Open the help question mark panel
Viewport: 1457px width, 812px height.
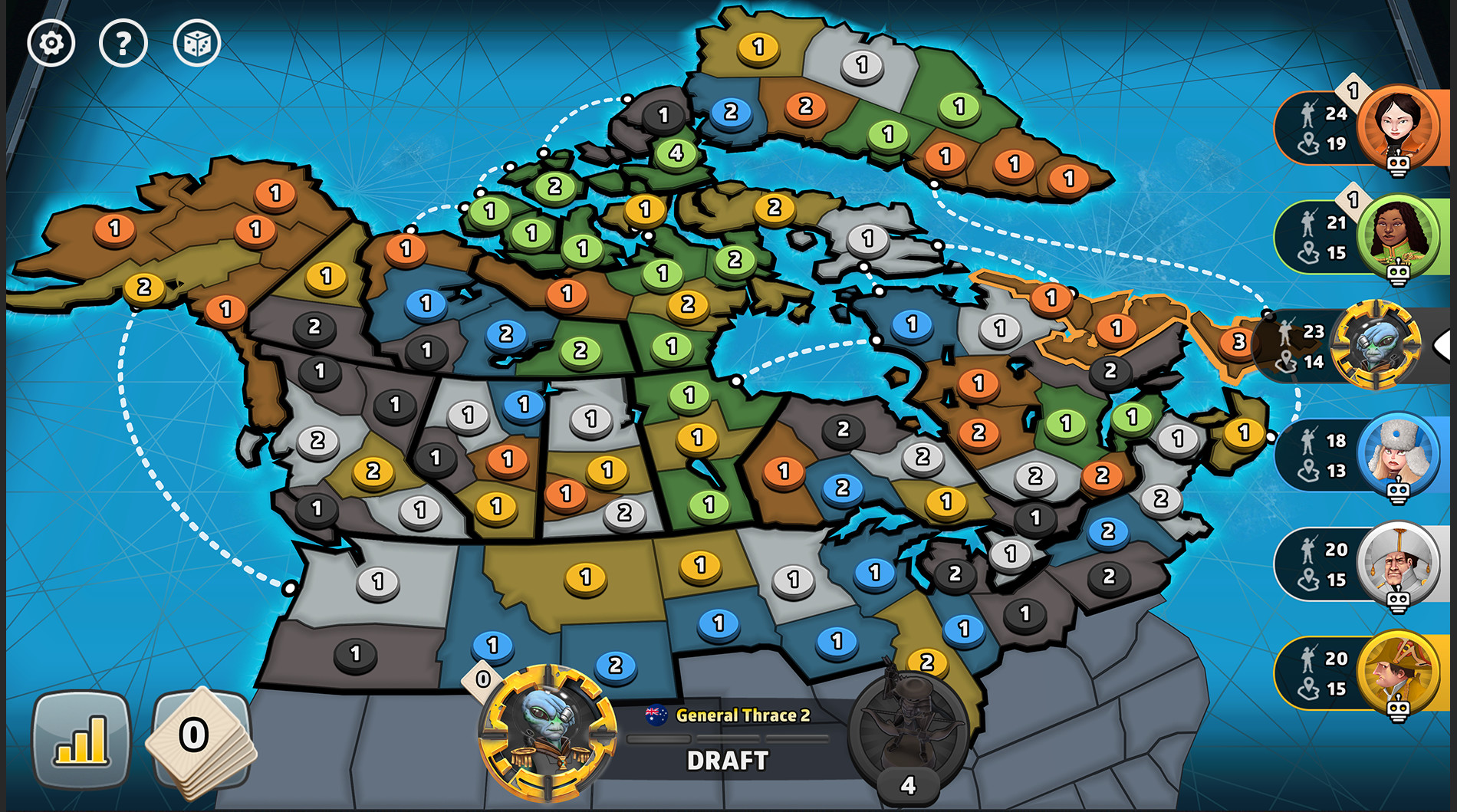(123, 42)
